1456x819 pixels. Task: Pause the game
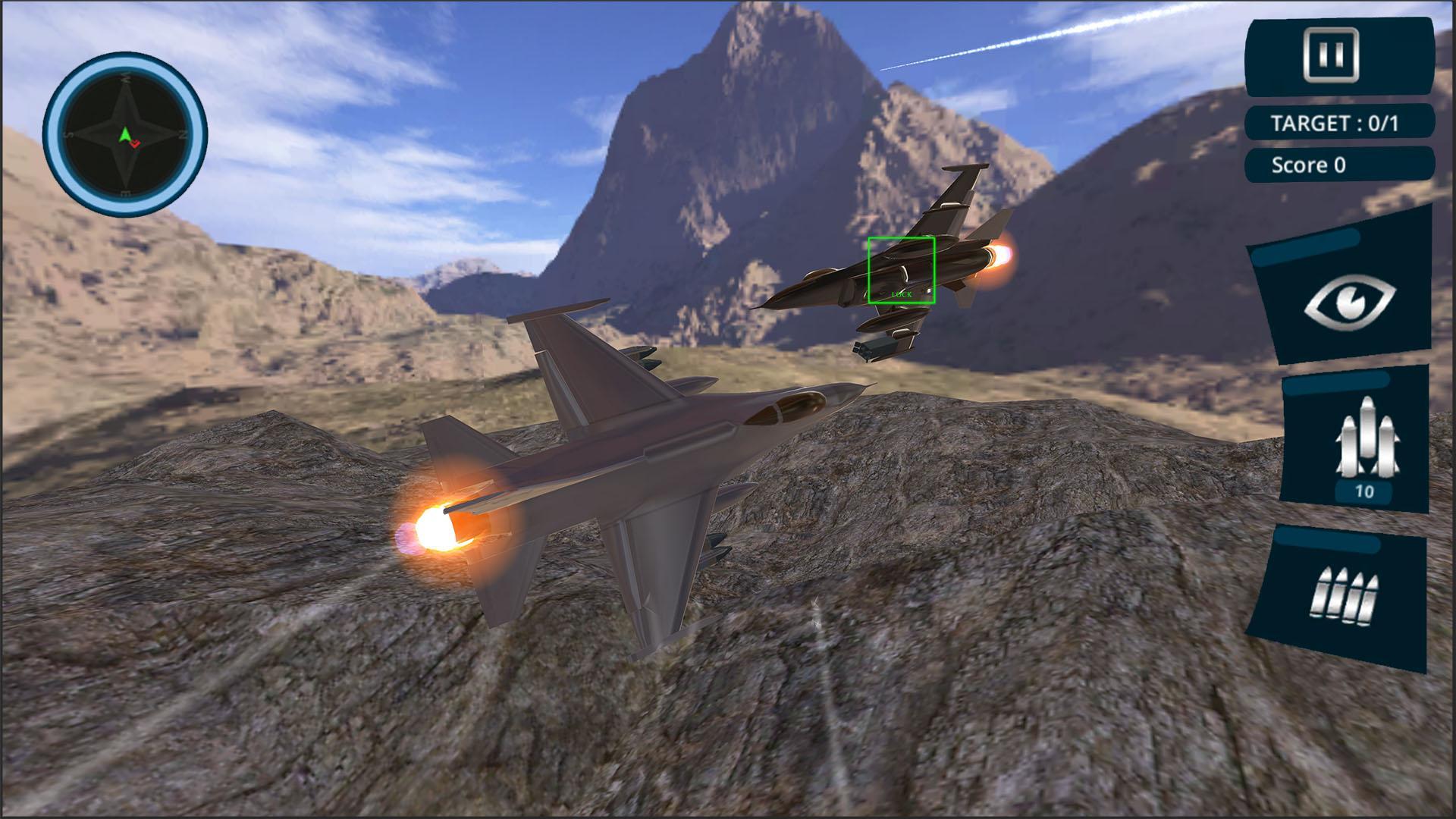tap(1330, 55)
